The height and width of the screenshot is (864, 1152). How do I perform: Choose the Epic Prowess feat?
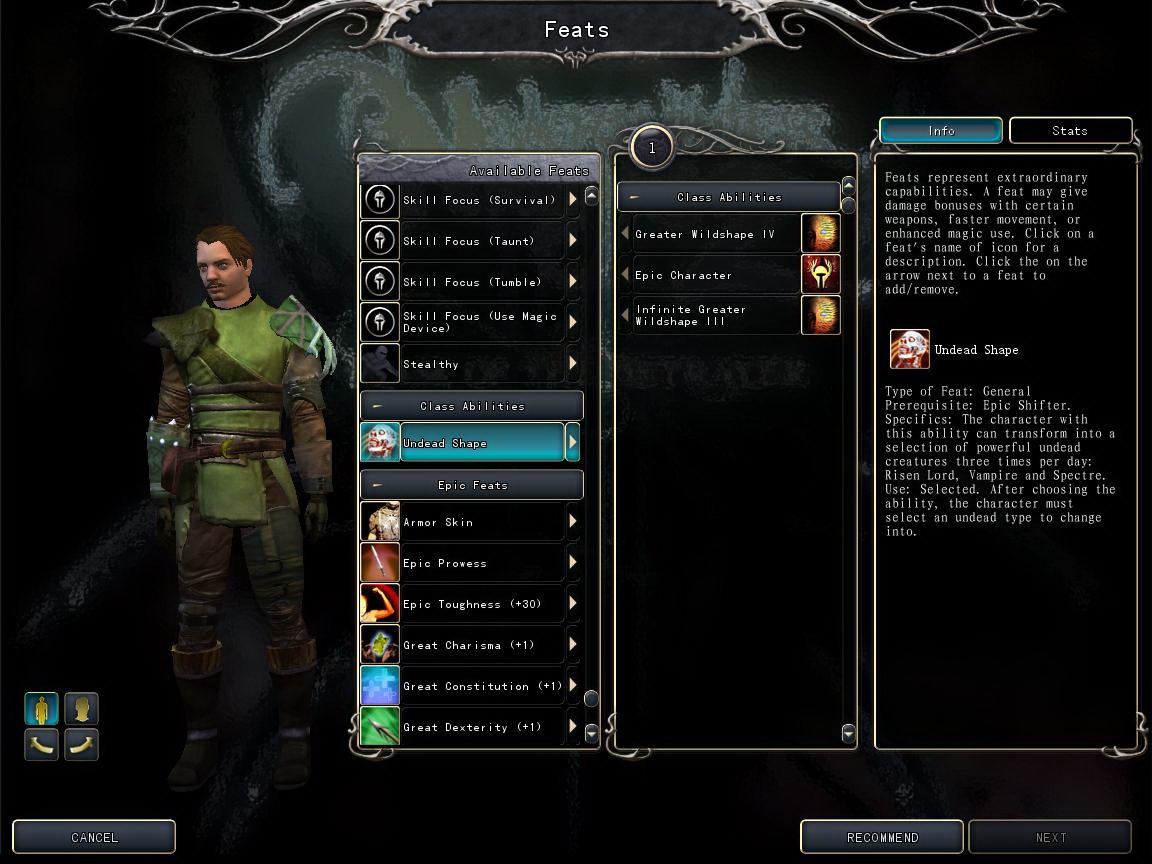pyautogui.click(x=481, y=563)
